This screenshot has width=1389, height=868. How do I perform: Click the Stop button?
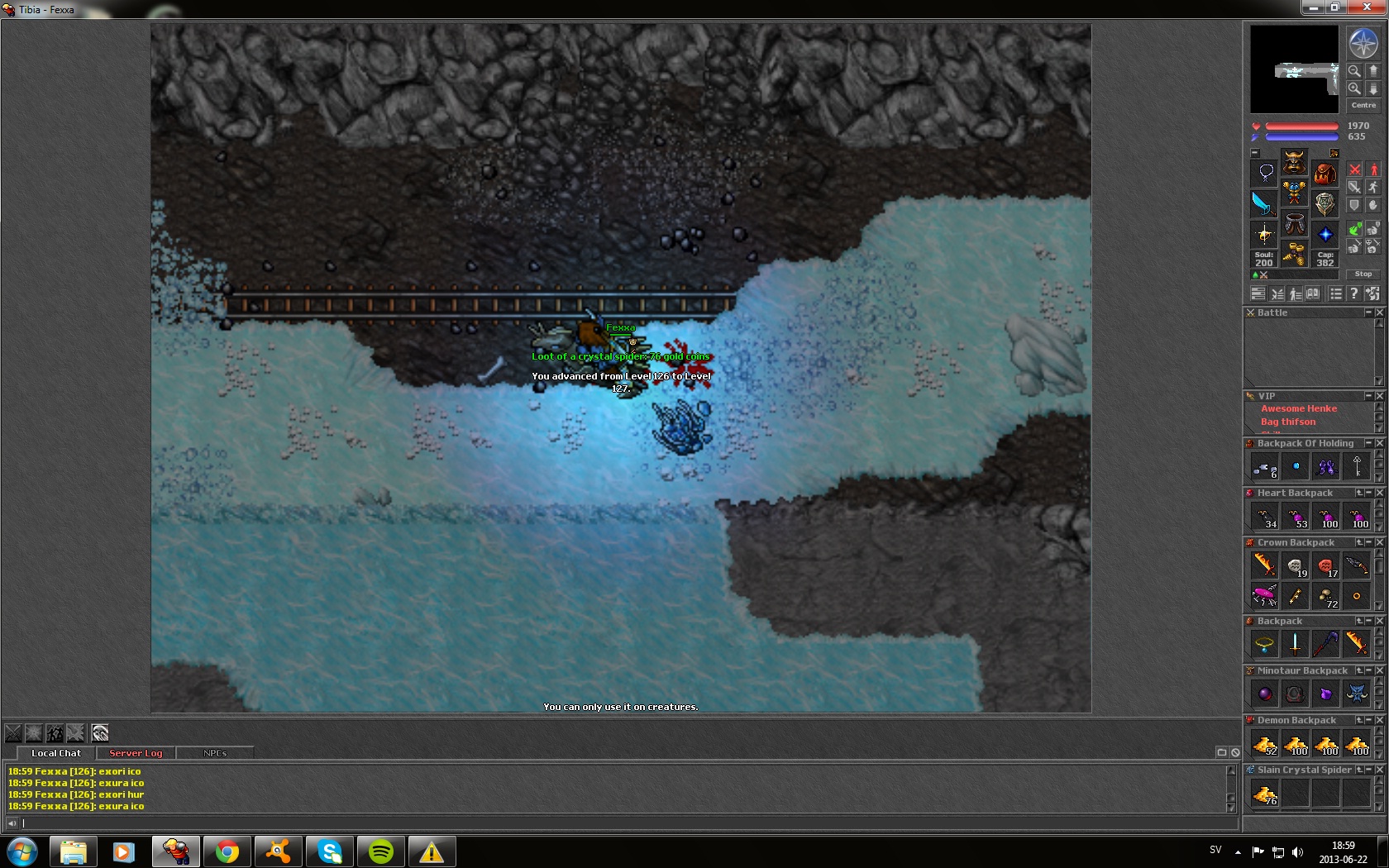1363,274
